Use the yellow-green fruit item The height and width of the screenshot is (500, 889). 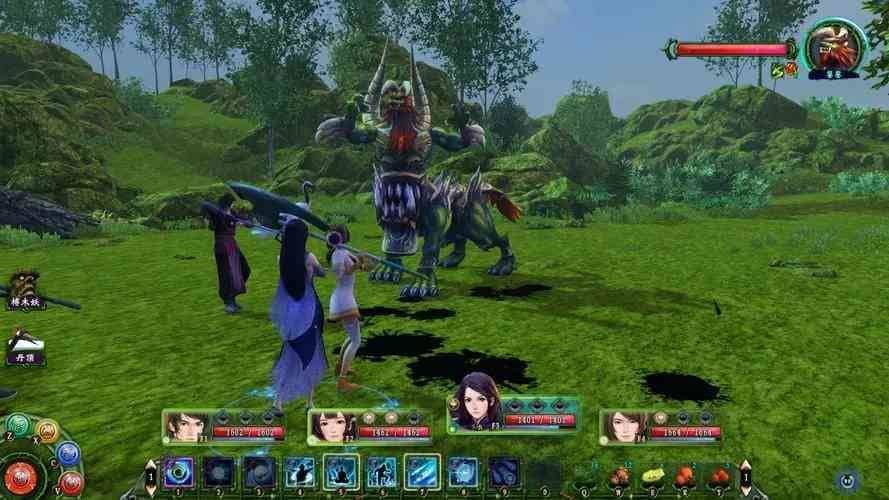[653, 475]
